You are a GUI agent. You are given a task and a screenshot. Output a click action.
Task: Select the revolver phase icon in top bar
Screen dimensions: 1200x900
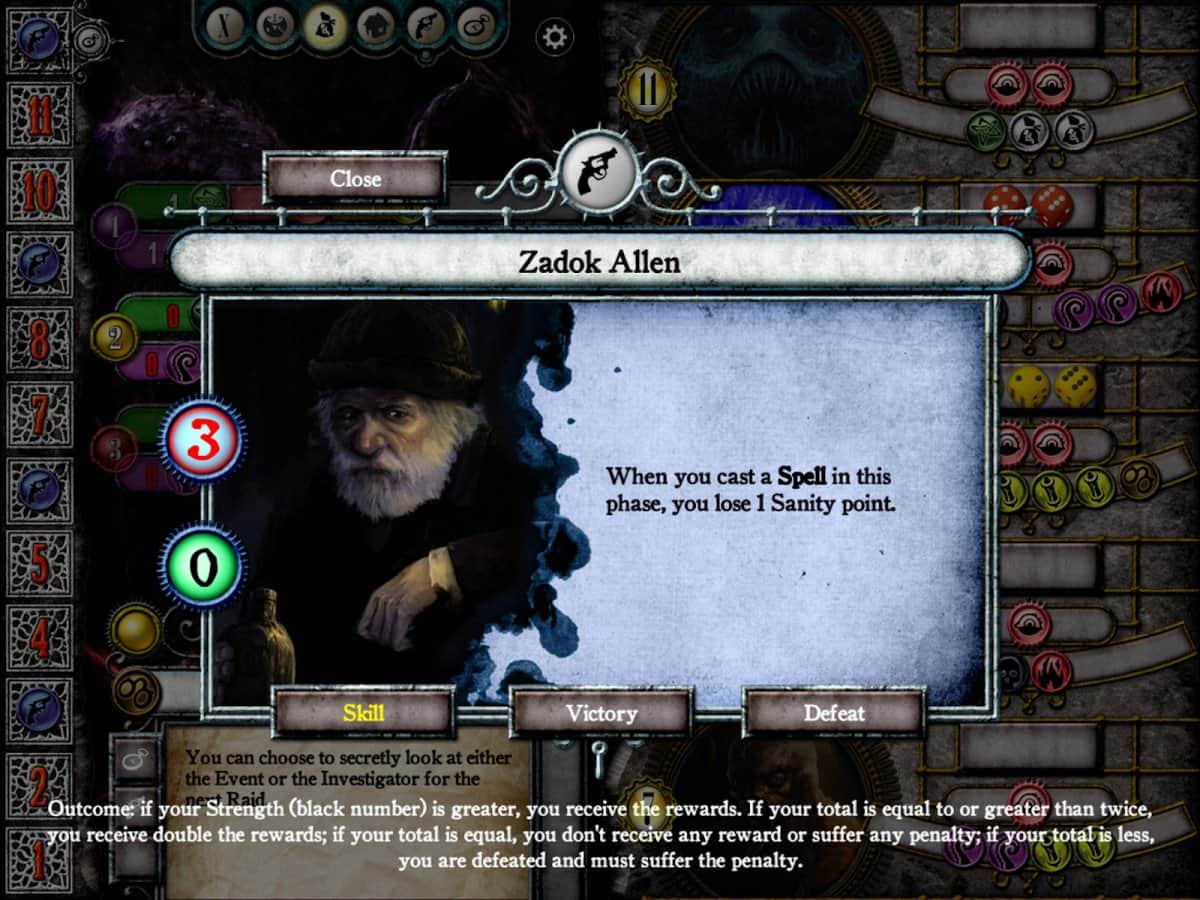click(428, 27)
